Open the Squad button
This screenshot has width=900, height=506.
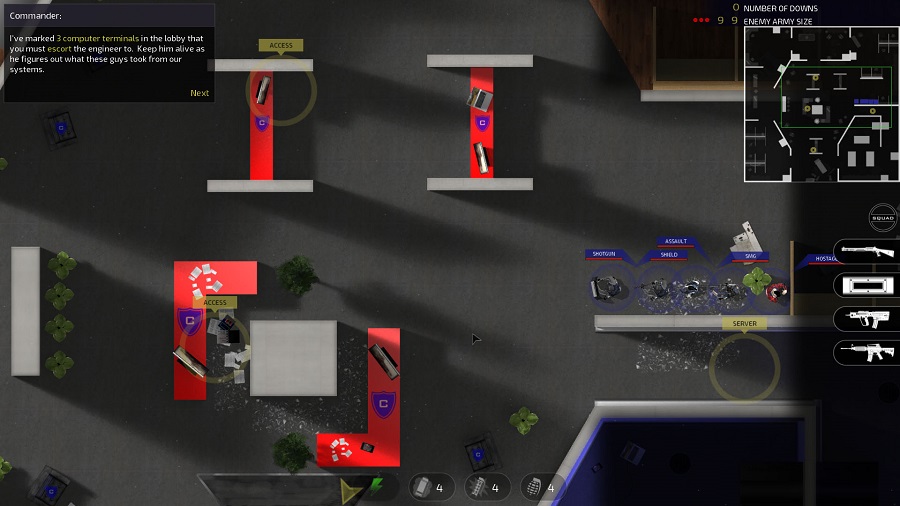882,219
